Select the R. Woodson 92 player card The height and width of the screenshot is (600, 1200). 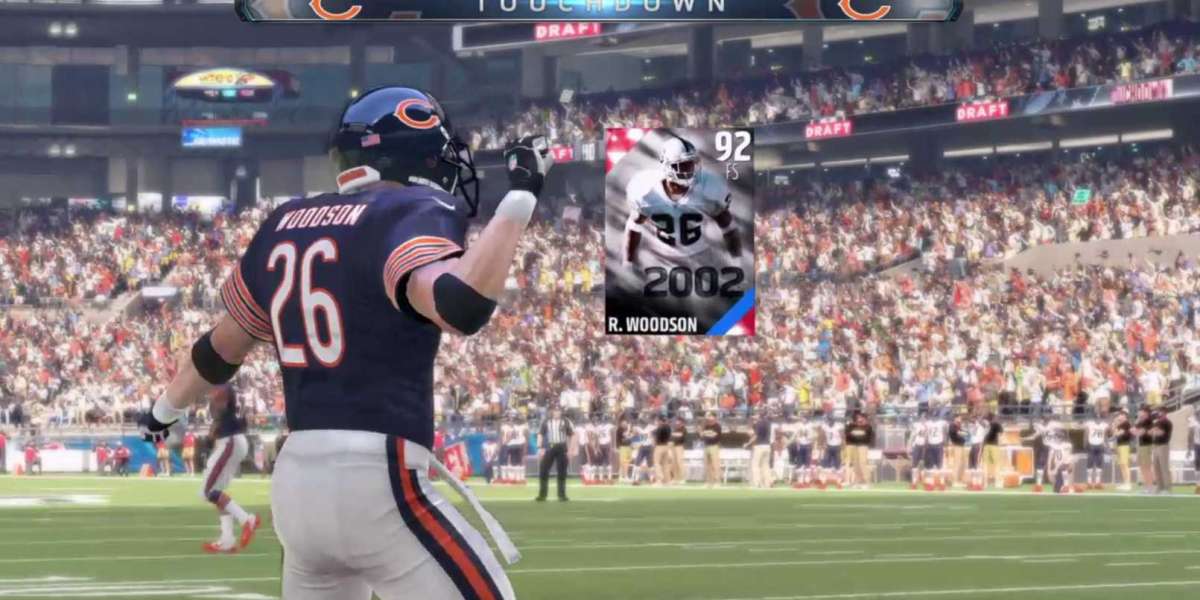[x=679, y=231]
